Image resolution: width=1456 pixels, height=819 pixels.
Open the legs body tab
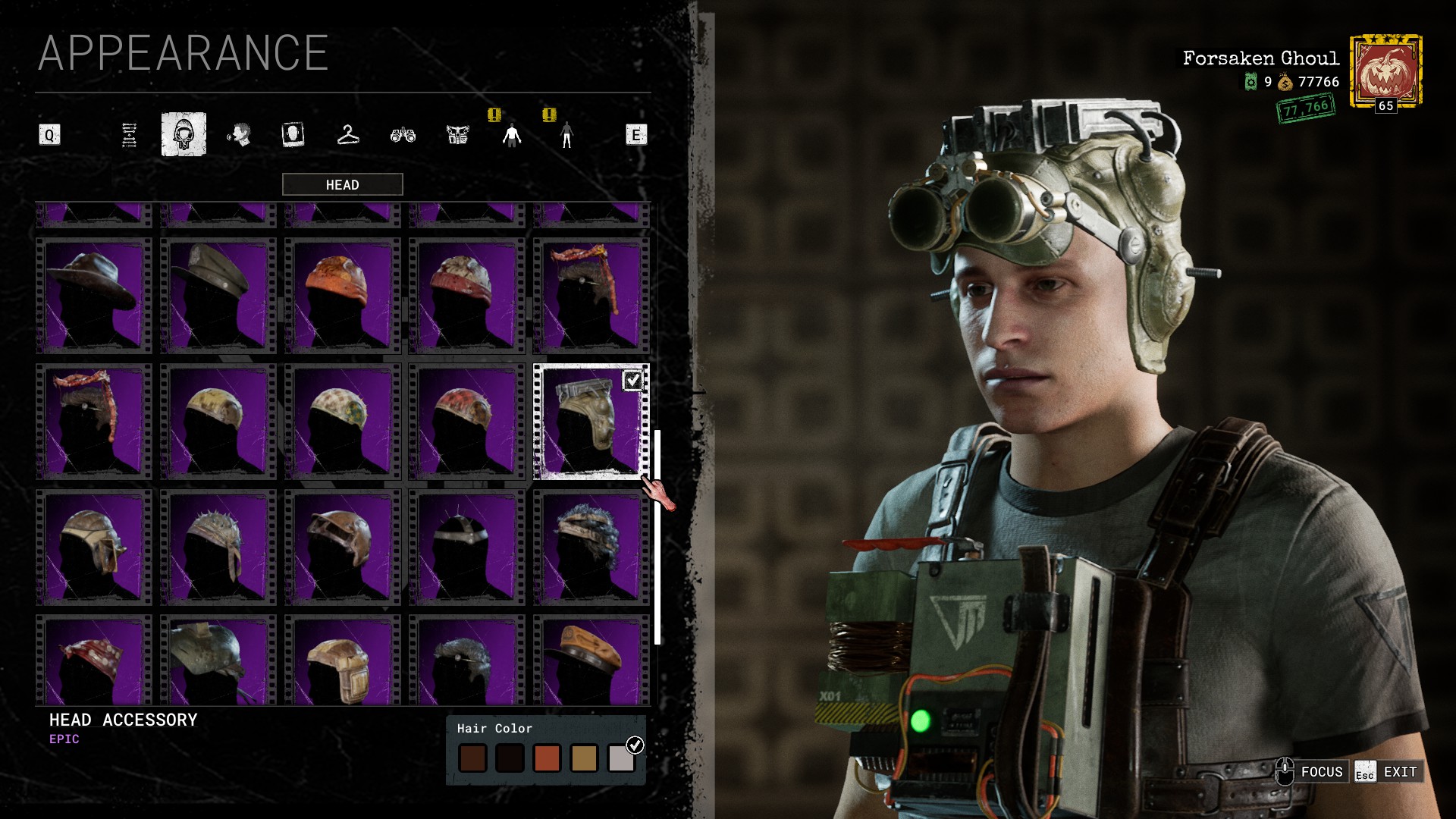coord(566,135)
